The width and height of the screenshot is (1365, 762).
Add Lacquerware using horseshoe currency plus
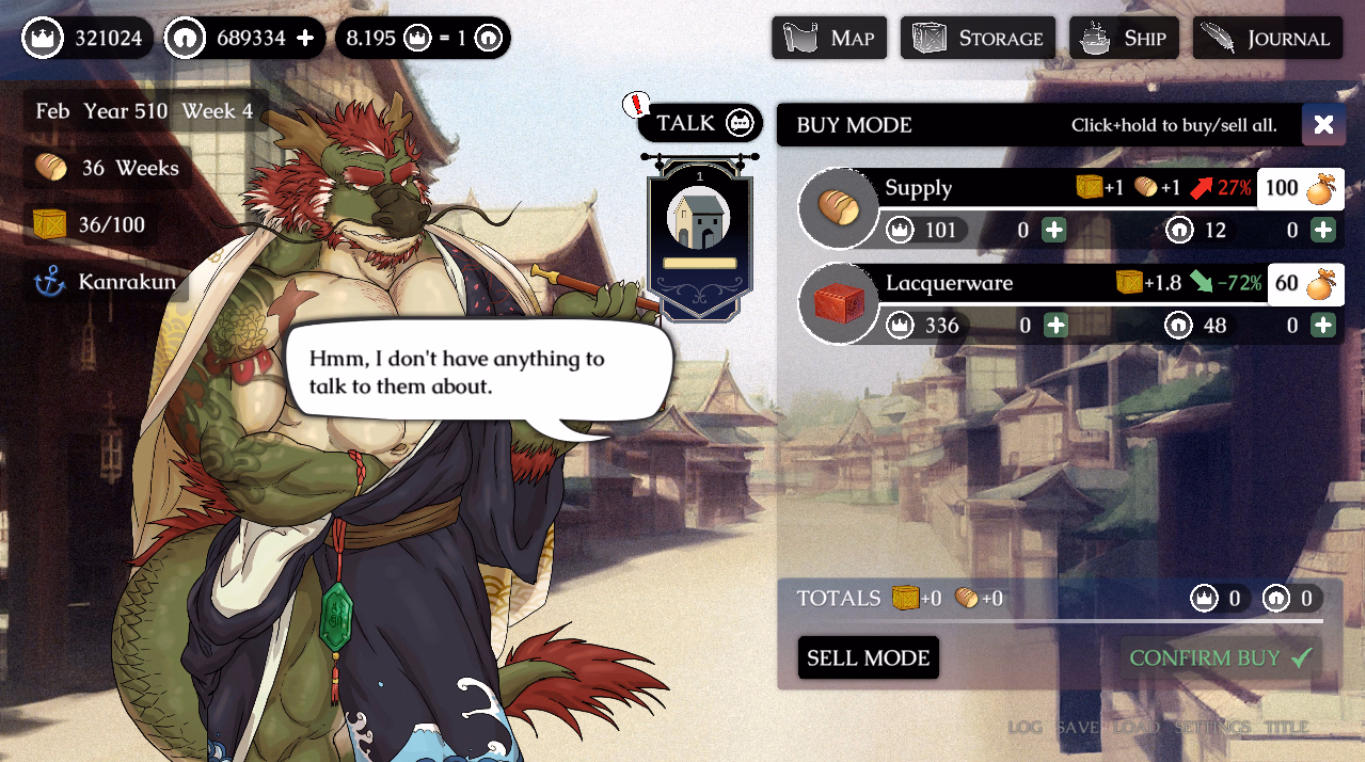1323,325
